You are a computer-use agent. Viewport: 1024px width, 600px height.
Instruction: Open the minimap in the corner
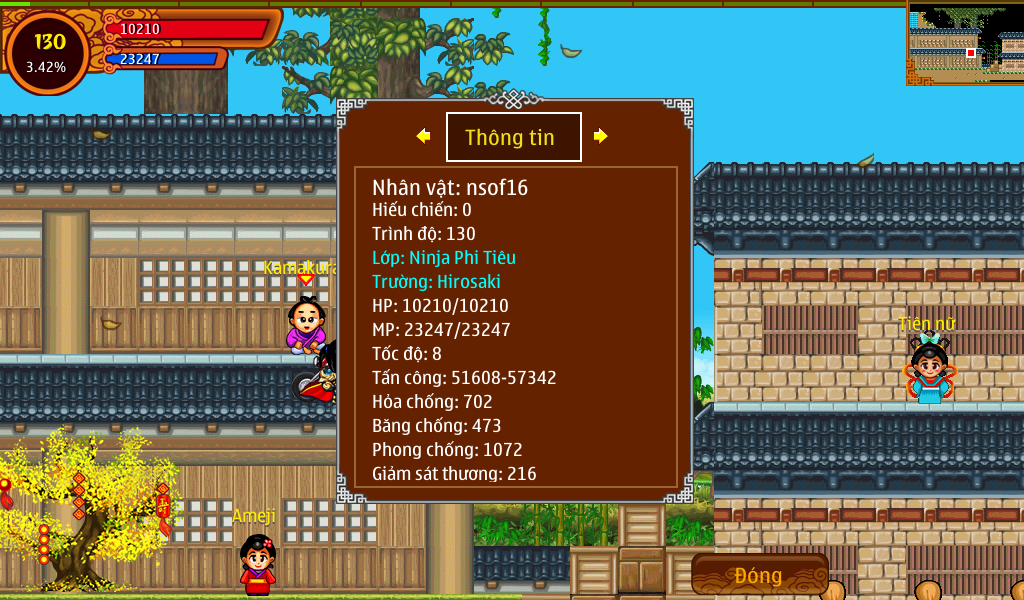pos(965,43)
